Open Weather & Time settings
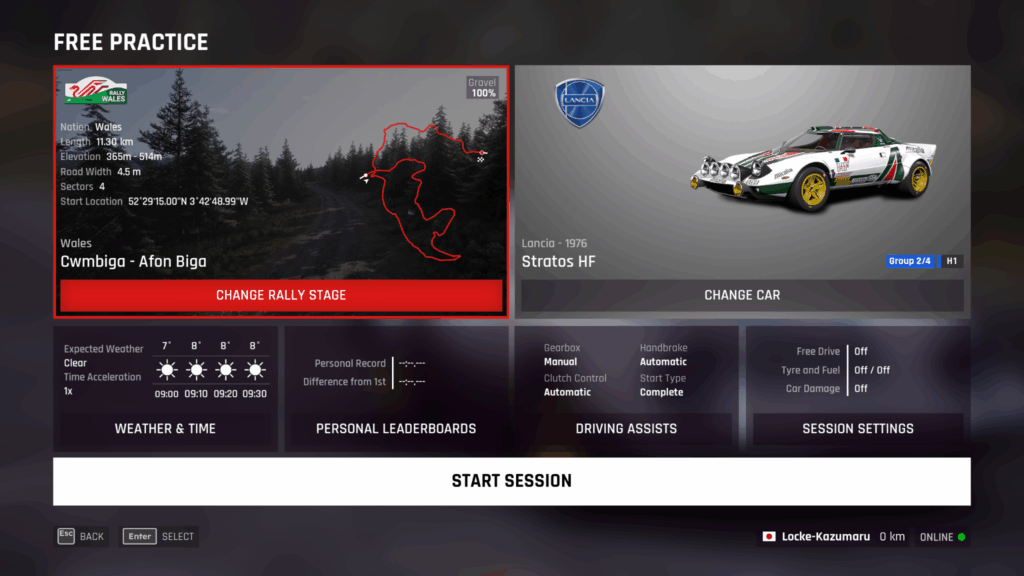Viewport: 1024px width, 576px height. 165,428
